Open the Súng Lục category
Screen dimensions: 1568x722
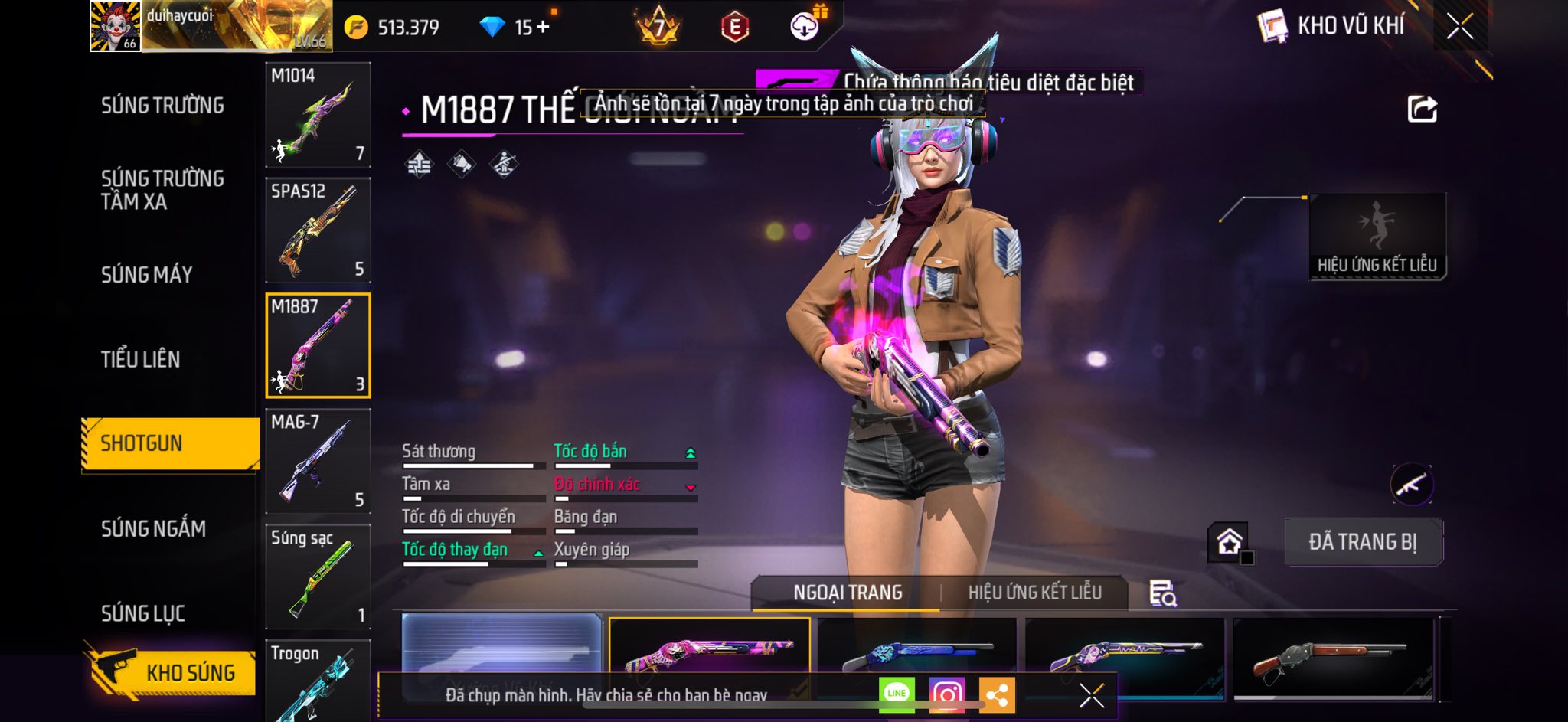click(x=143, y=613)
